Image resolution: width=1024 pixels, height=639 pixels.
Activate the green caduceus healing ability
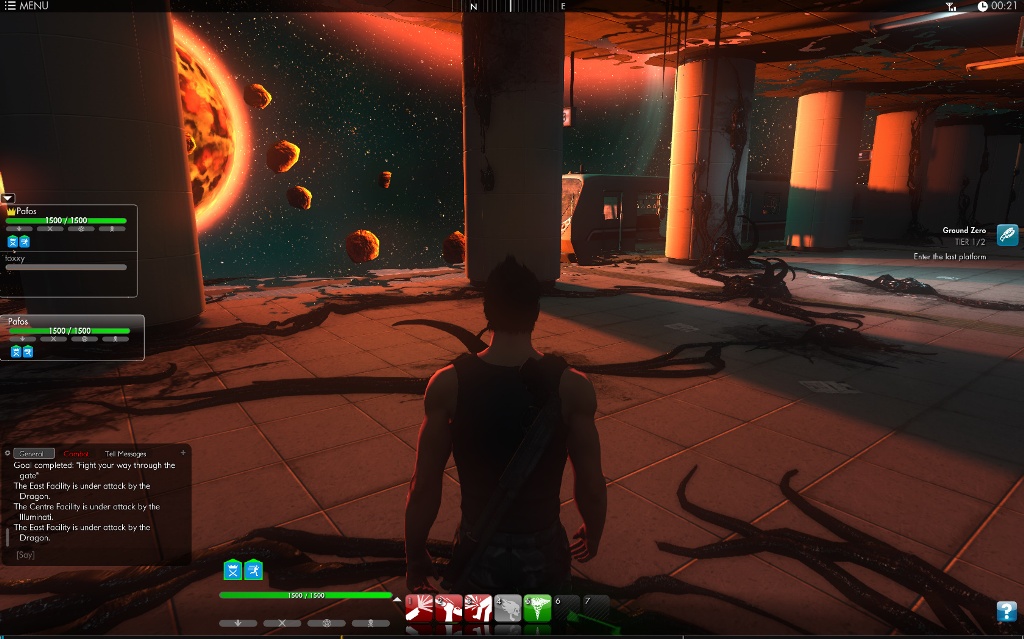[x=537, y=607]
